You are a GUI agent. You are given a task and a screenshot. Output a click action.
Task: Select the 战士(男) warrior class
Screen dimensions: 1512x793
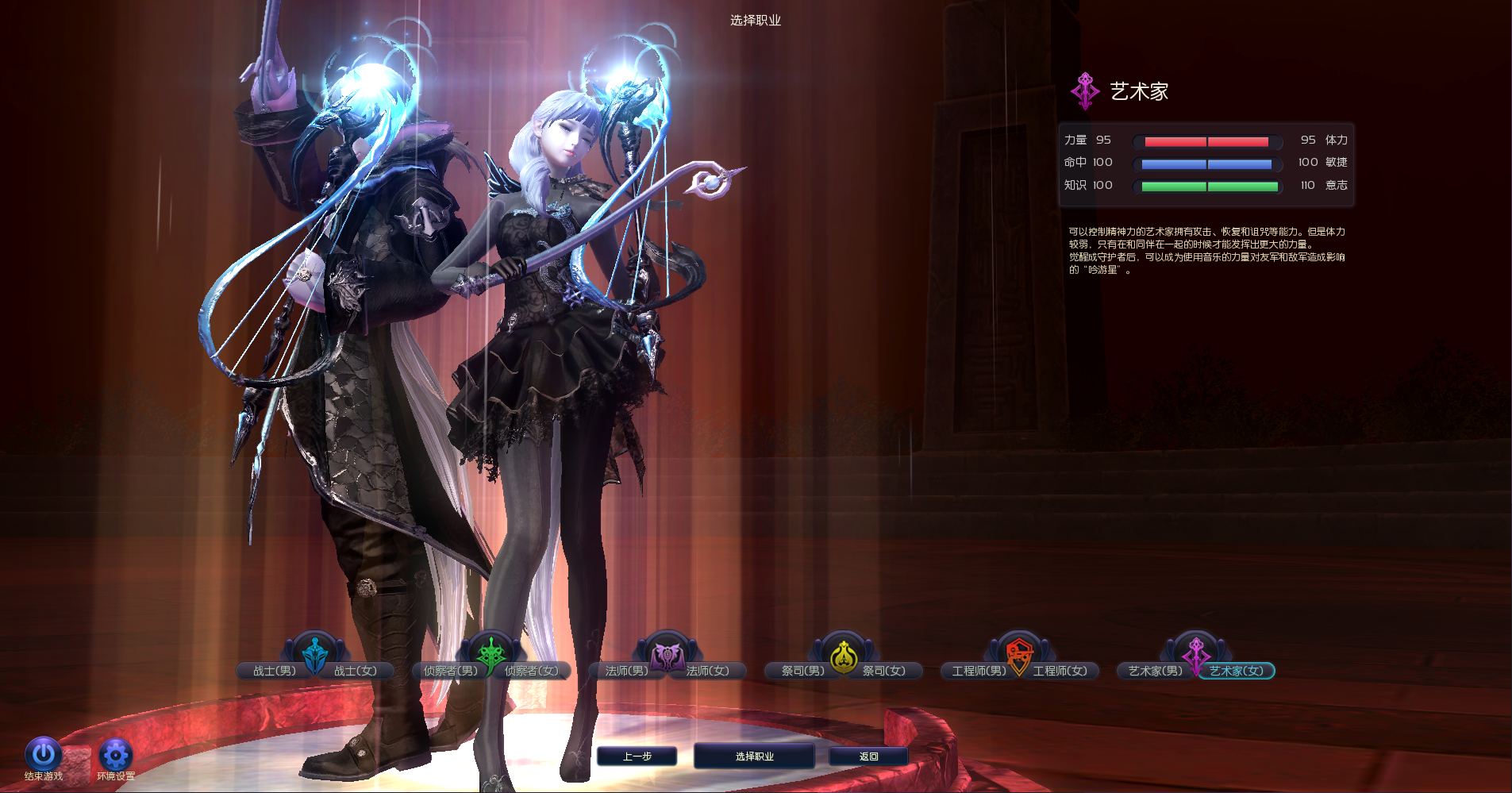[x=274, y=671]
